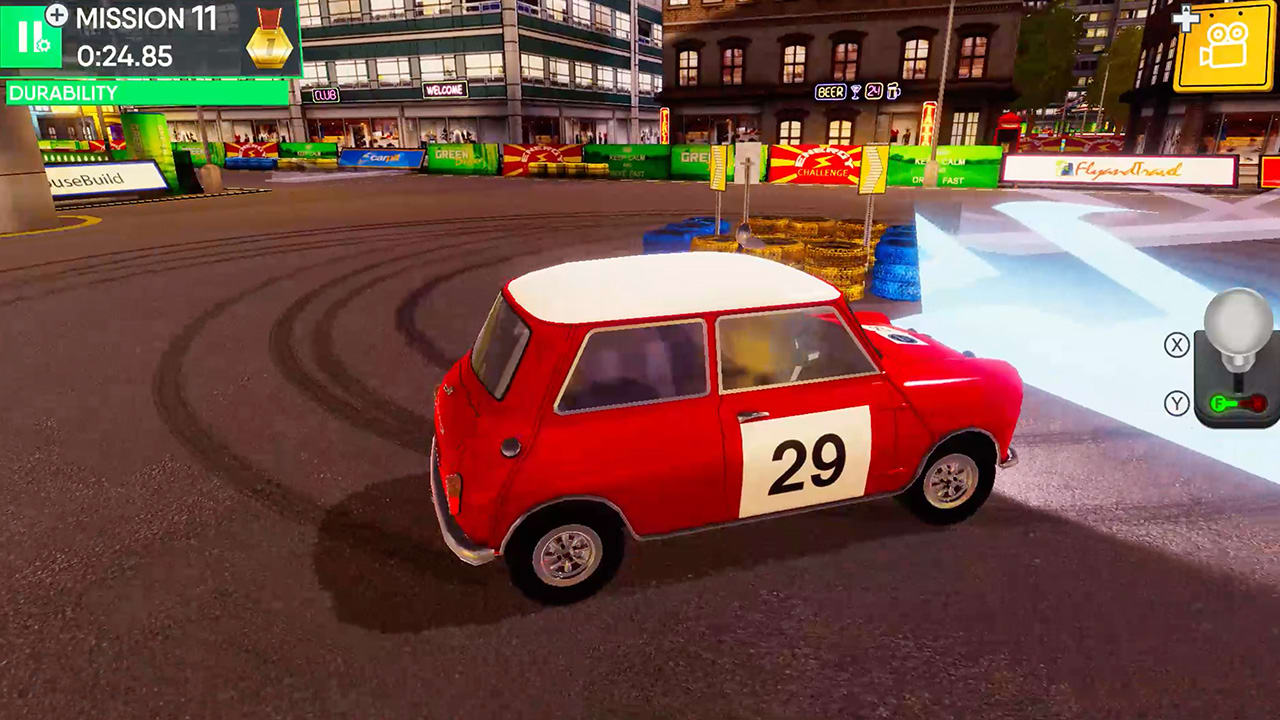Toggle the ignition key to start the engine
This screenshot has width=1280, height=720.
click(x=1219, y=403)
